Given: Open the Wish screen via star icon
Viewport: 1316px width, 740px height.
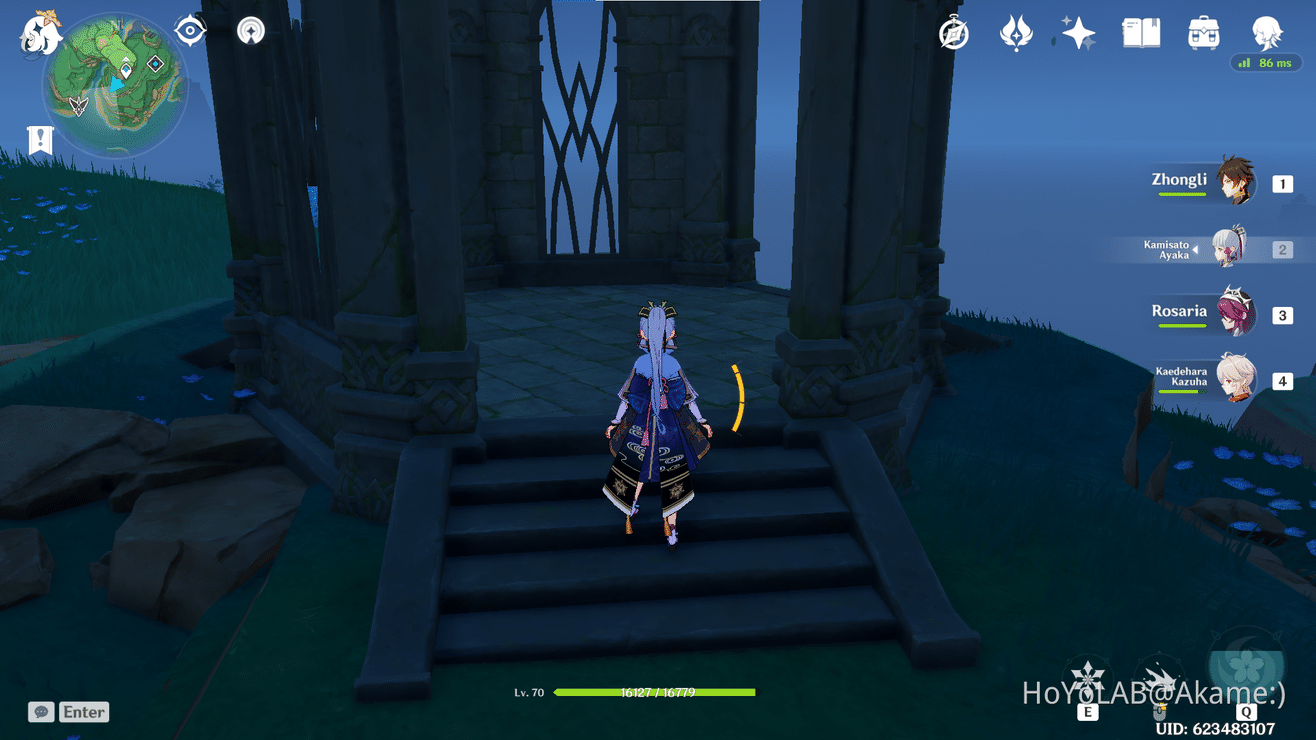Looking at the screenshot, I should click(x=1078, y=32).
